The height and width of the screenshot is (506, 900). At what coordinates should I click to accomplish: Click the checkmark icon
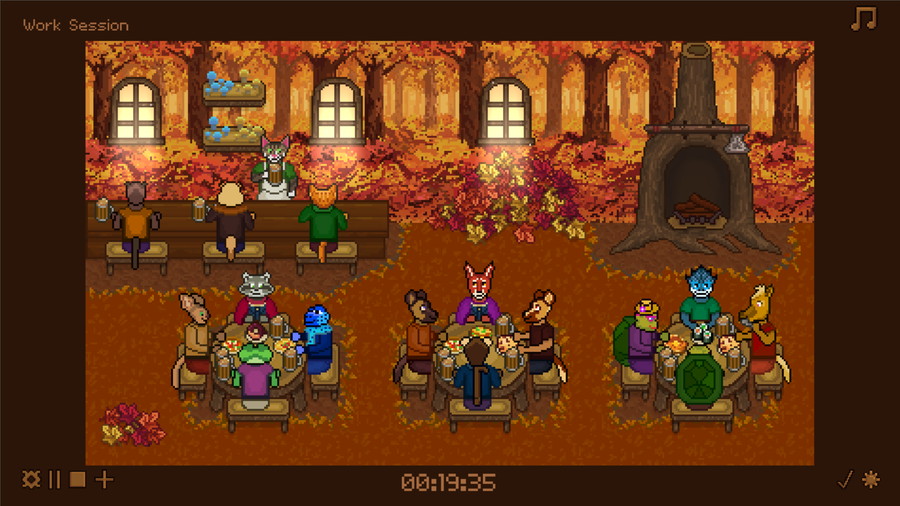point(845,480)
